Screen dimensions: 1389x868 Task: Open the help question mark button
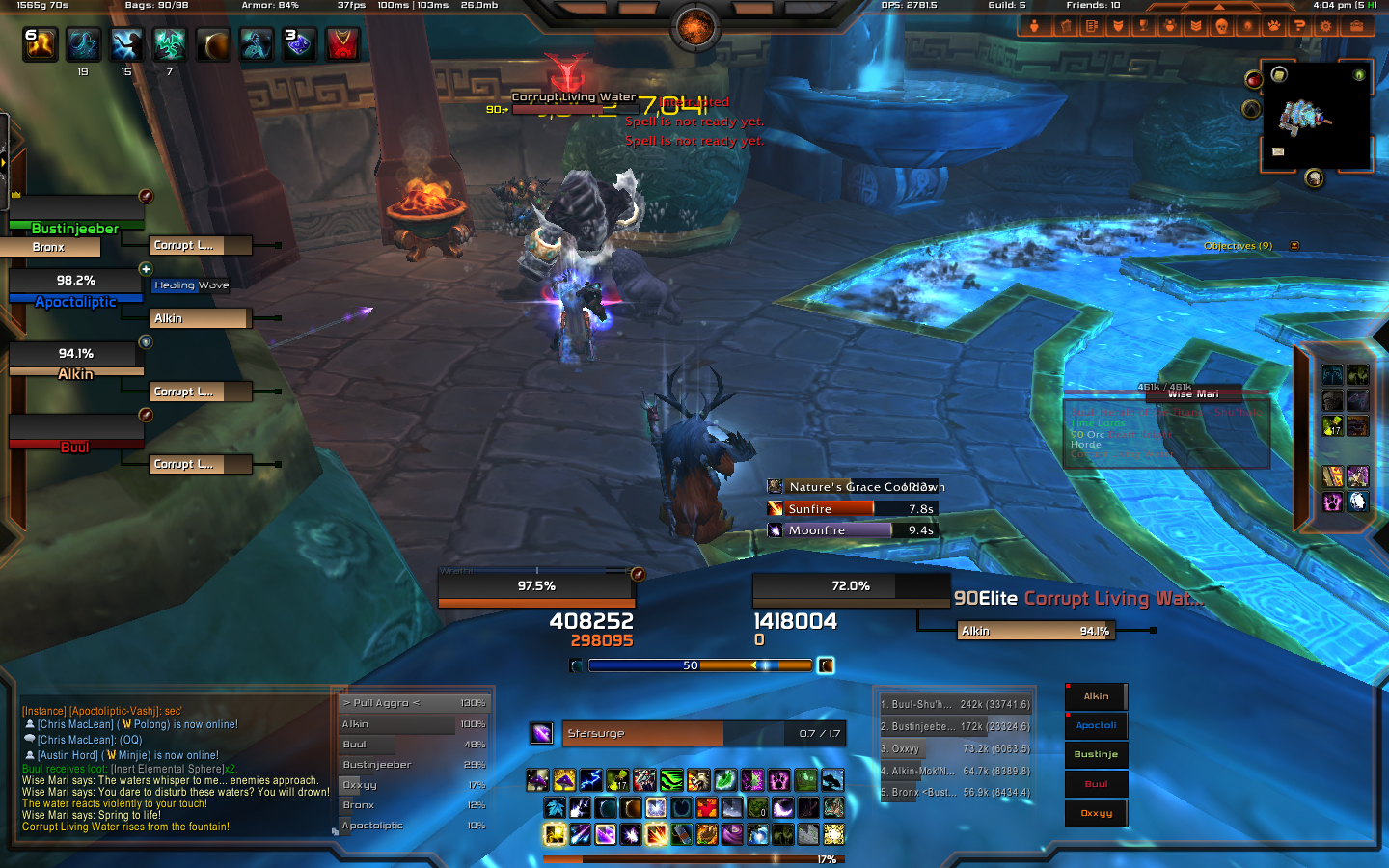[1299, 26]
